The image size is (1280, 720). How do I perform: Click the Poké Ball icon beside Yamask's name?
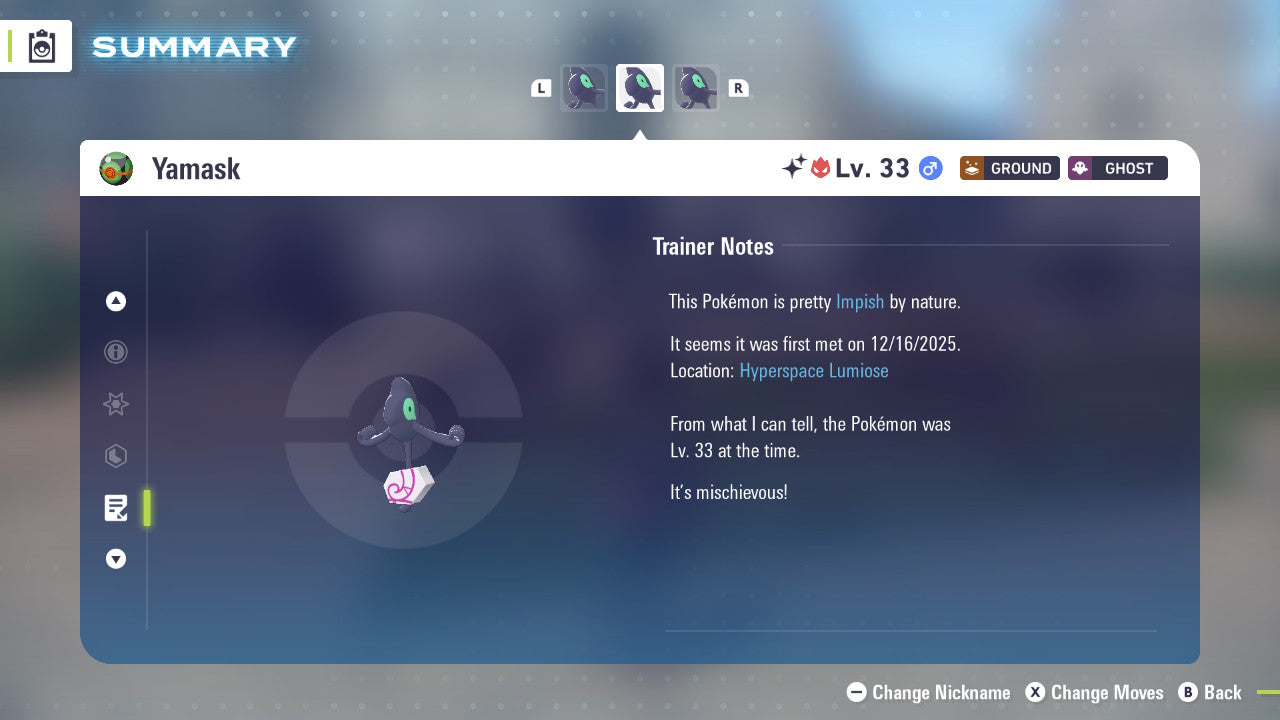coord(116,168)
